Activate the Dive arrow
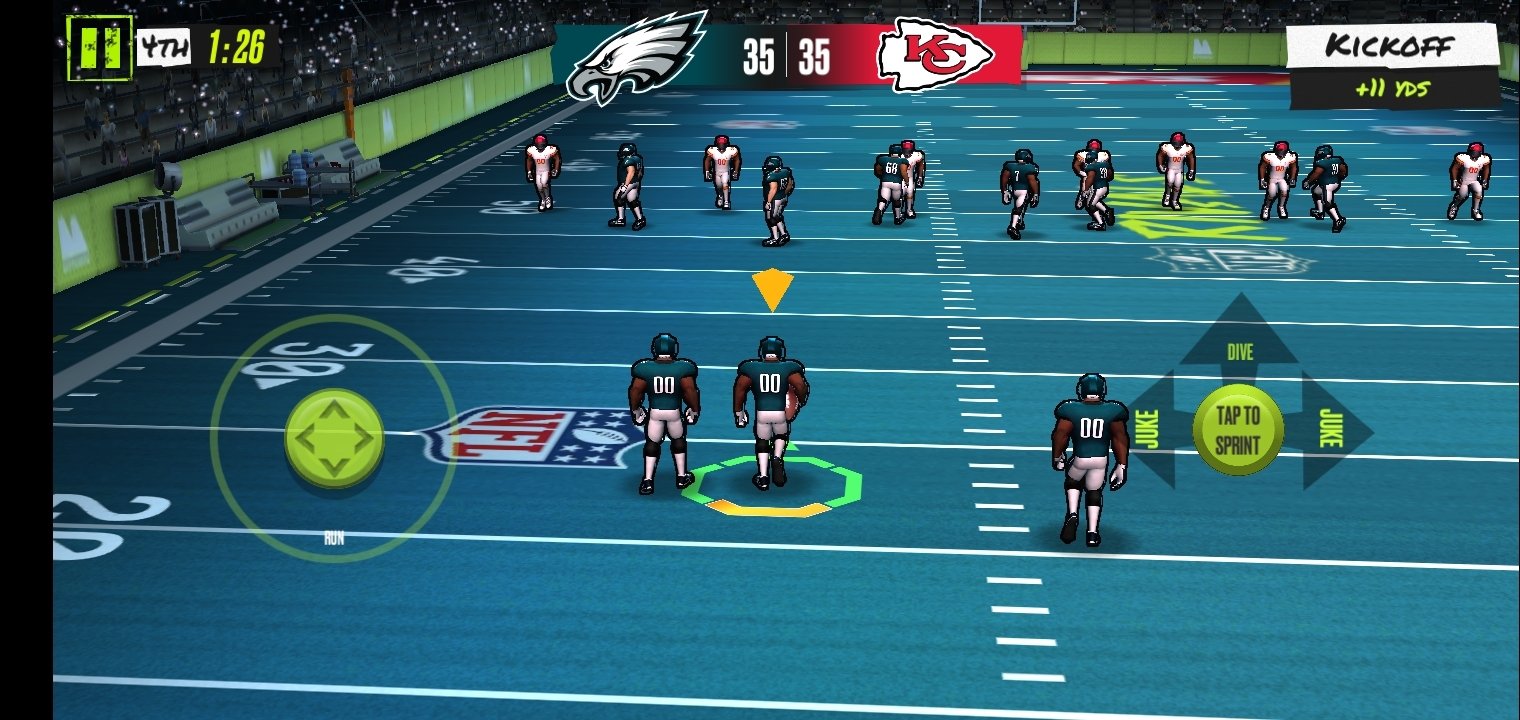1520x720 pixels. pyautogui.click(x=1239, y=338)
